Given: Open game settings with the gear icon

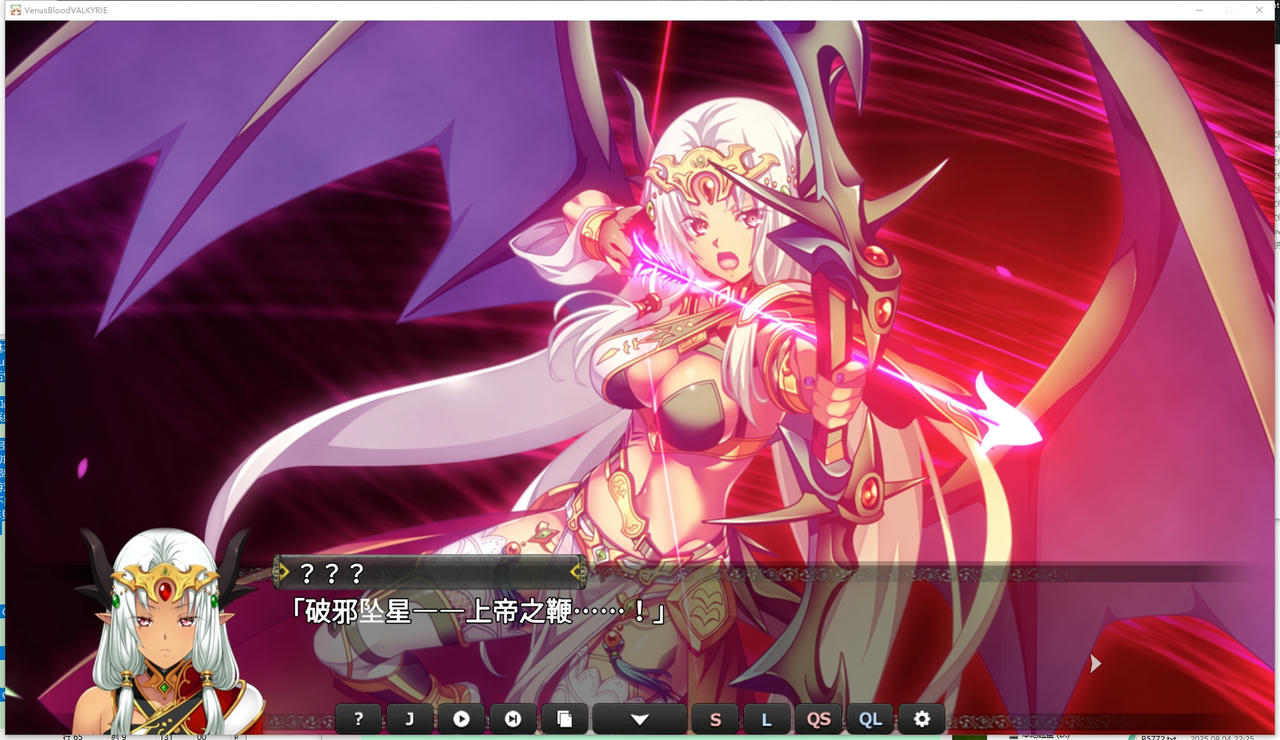Looking at the screenshot, I should (922, 718).
